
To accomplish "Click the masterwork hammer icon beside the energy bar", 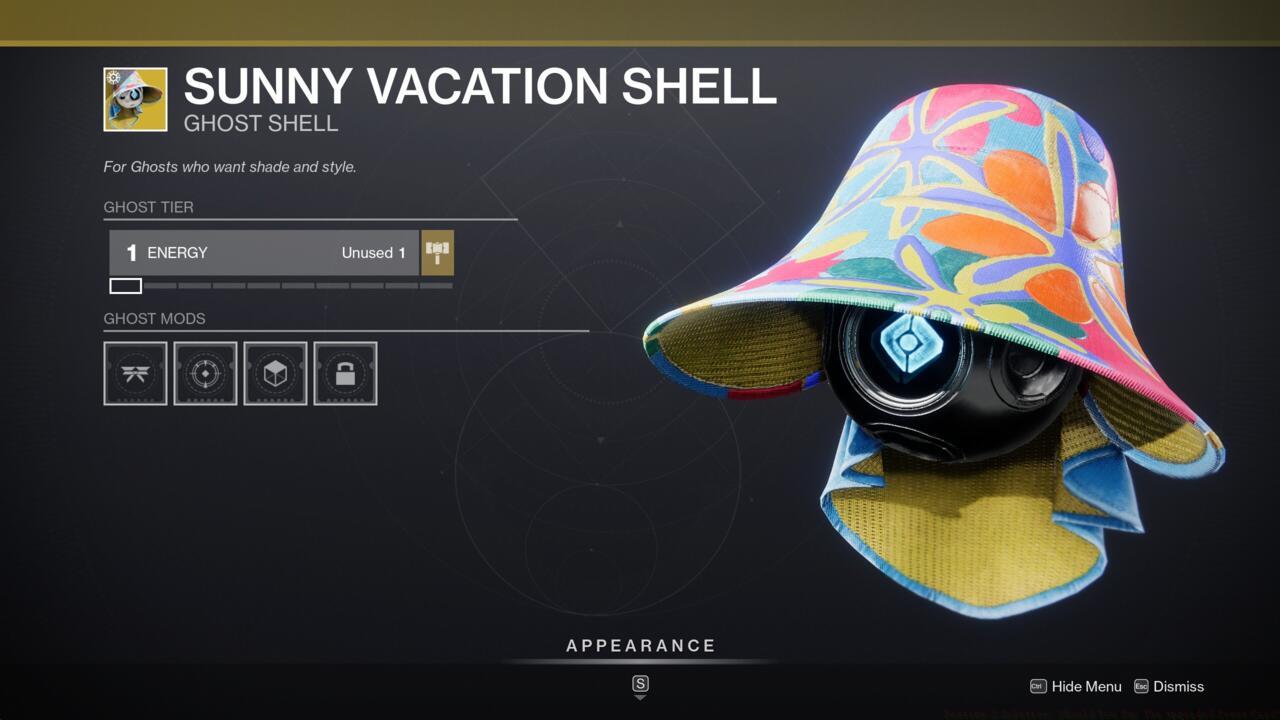I will pos(436,252).
